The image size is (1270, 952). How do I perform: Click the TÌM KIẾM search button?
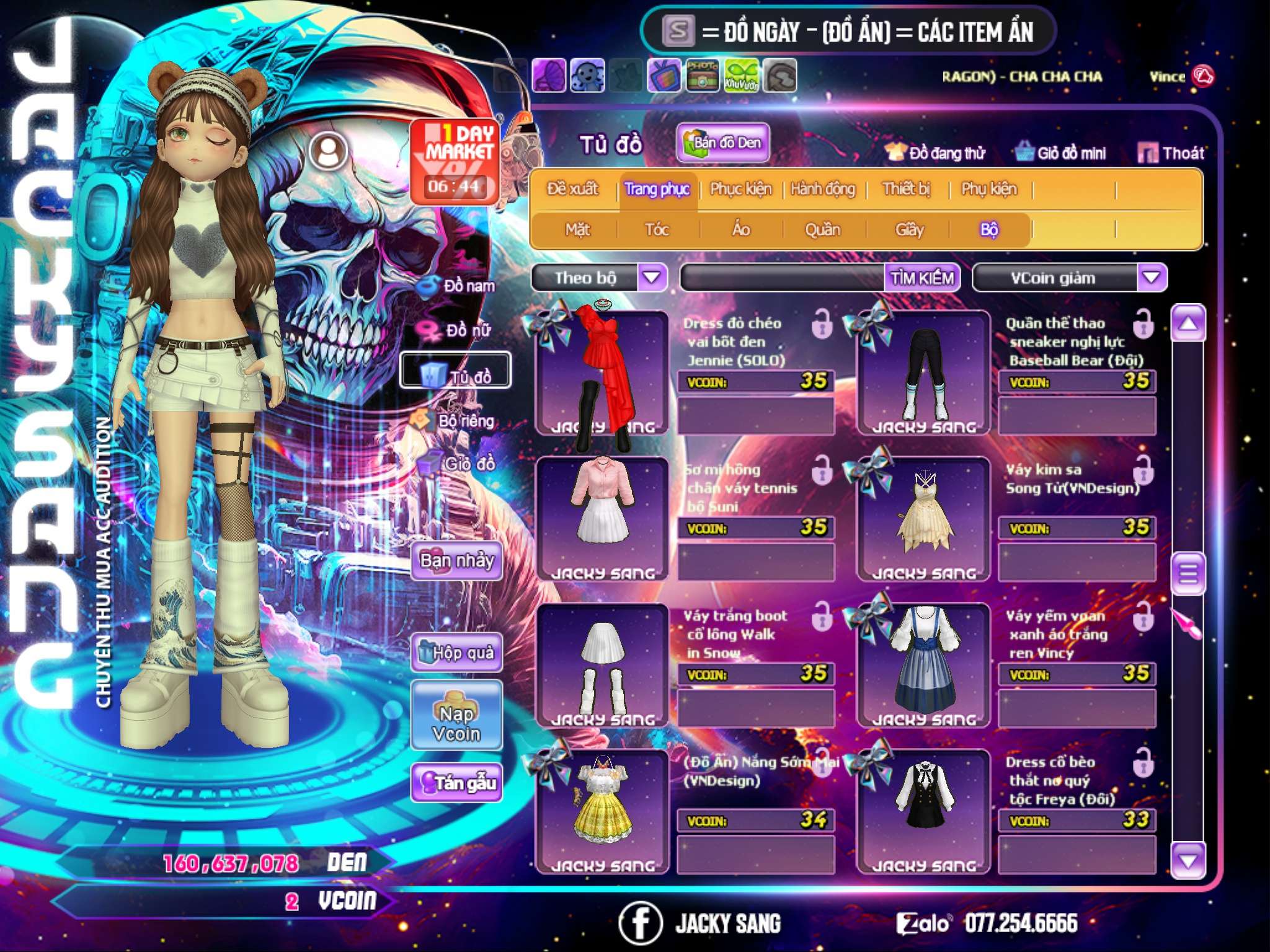click(x=922, y=278)
